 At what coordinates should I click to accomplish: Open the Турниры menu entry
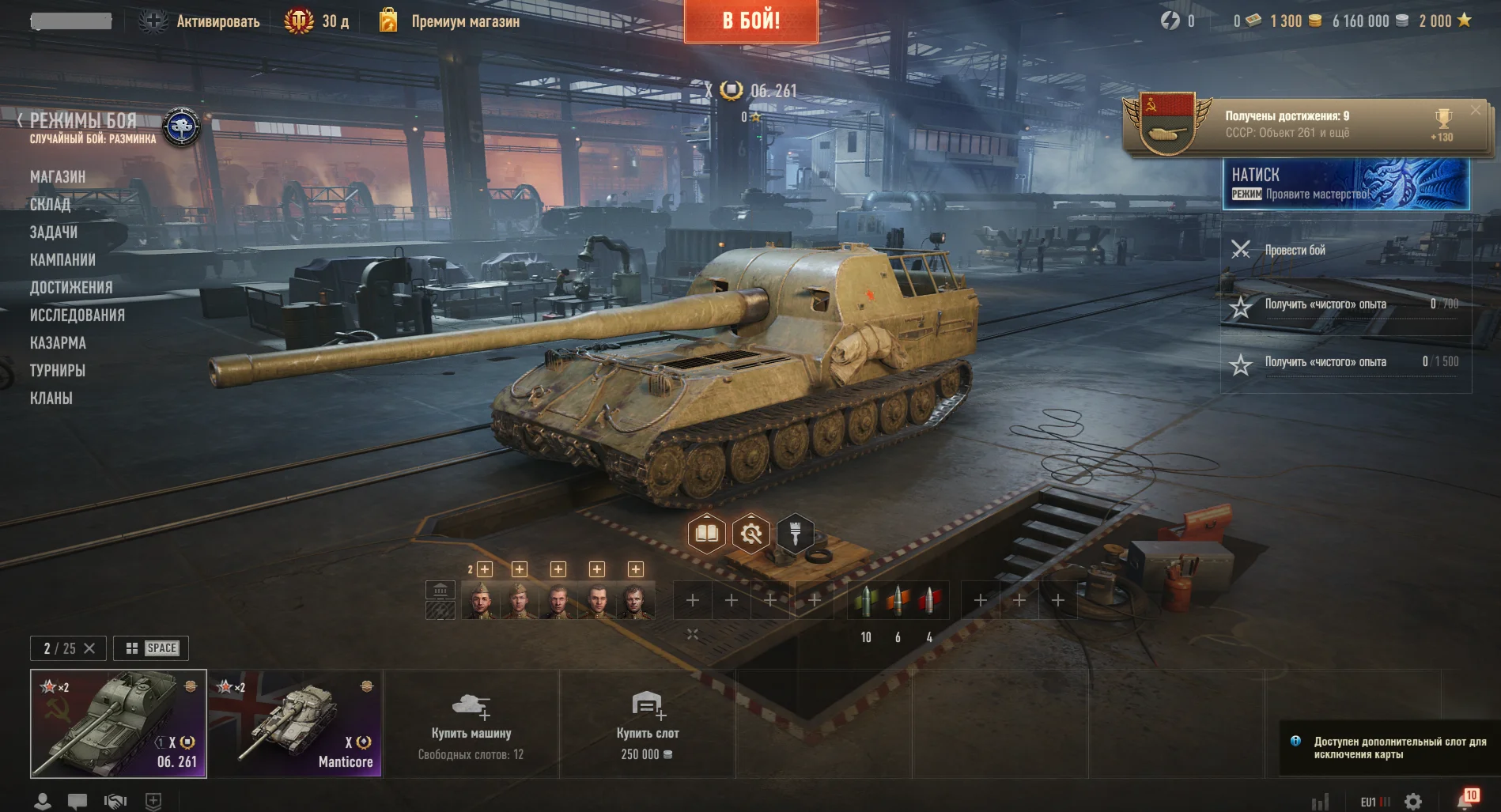pos(58,371)
